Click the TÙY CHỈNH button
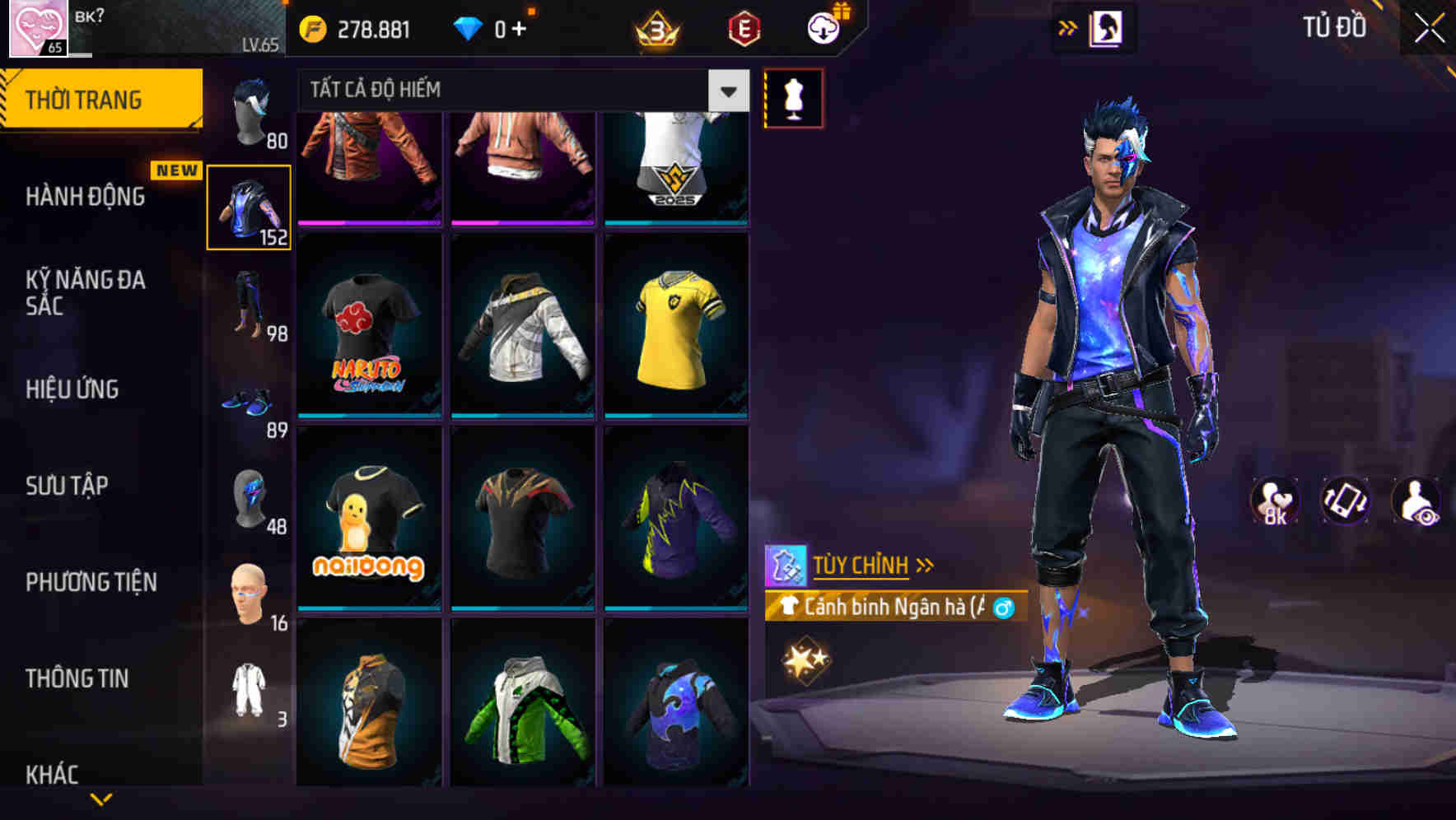This screenshot has height=820, width=1456. click(x=863, y=565)
